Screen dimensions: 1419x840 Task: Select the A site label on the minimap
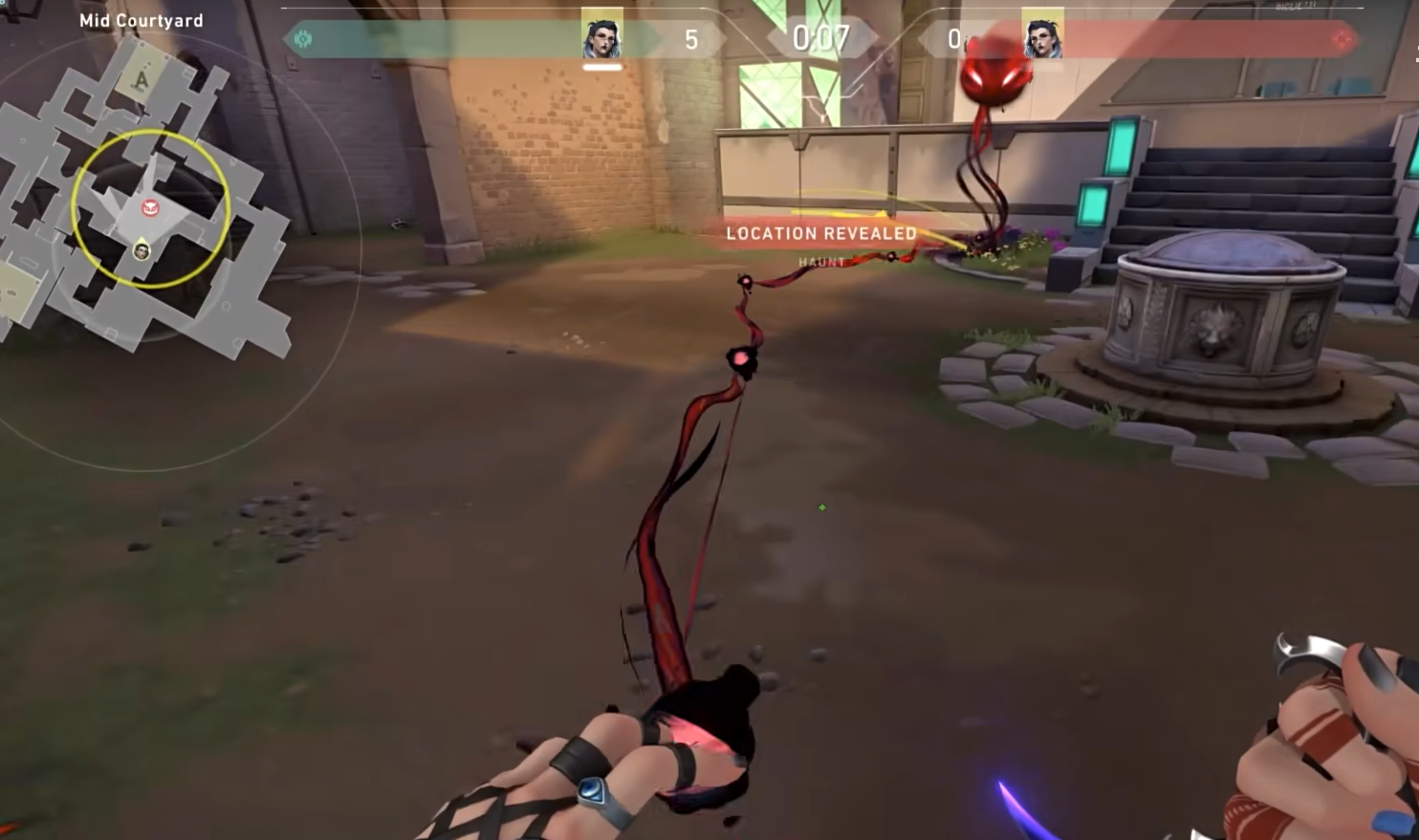click(141, 81)
